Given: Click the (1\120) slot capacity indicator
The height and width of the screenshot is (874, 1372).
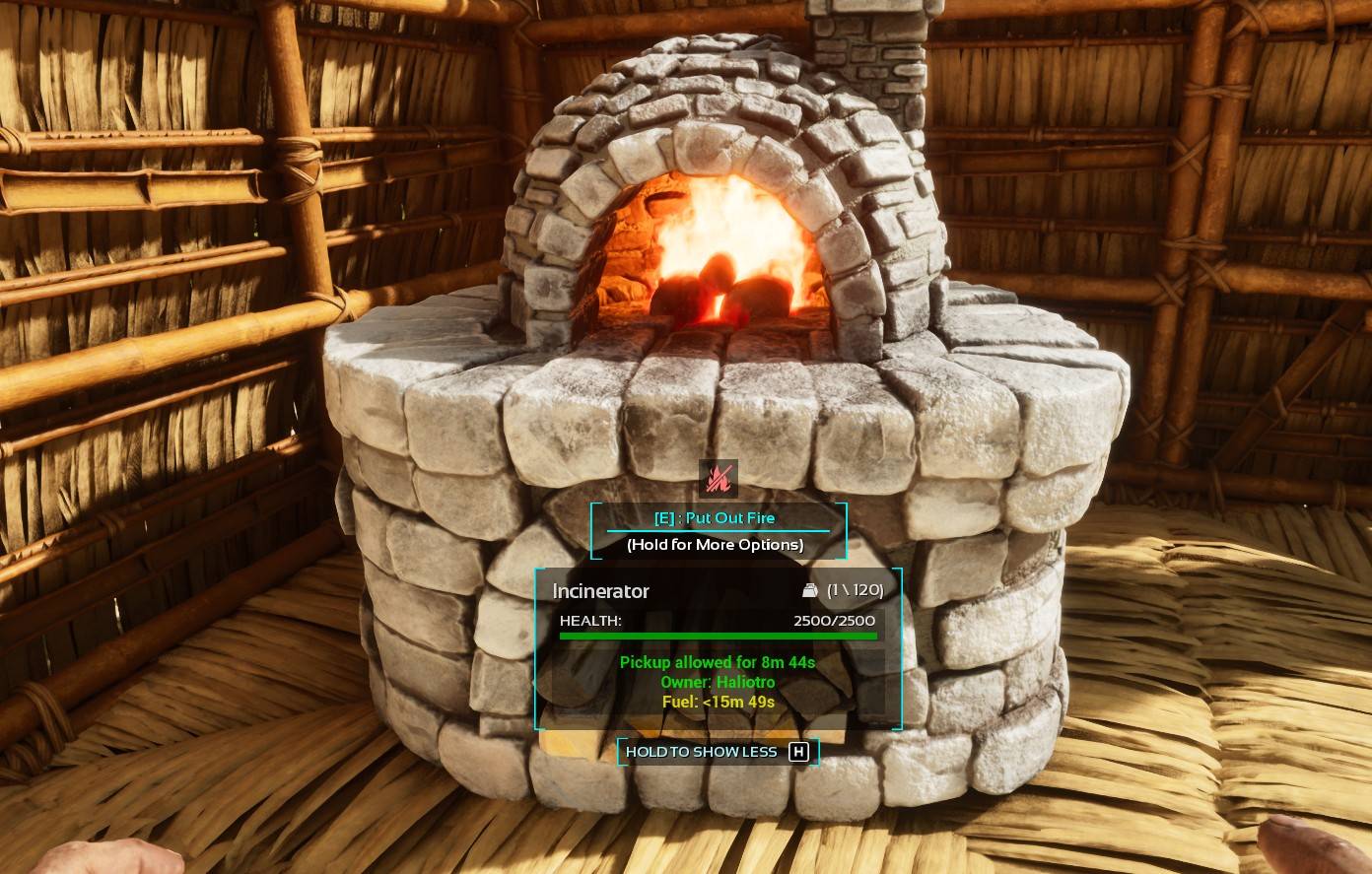Looking at the screenshot, I should [856, 589].
